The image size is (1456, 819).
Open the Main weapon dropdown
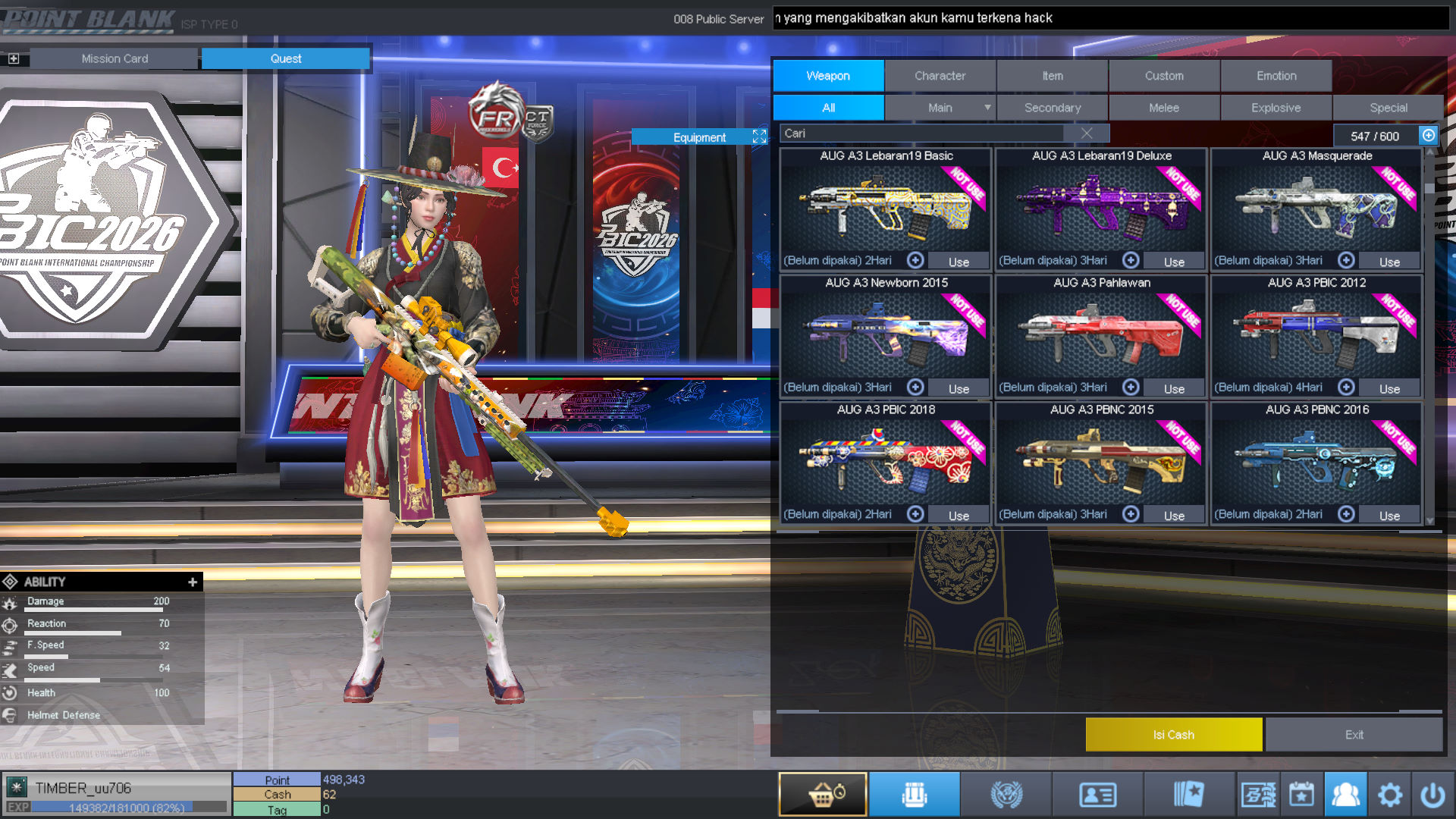click(987, 108)
